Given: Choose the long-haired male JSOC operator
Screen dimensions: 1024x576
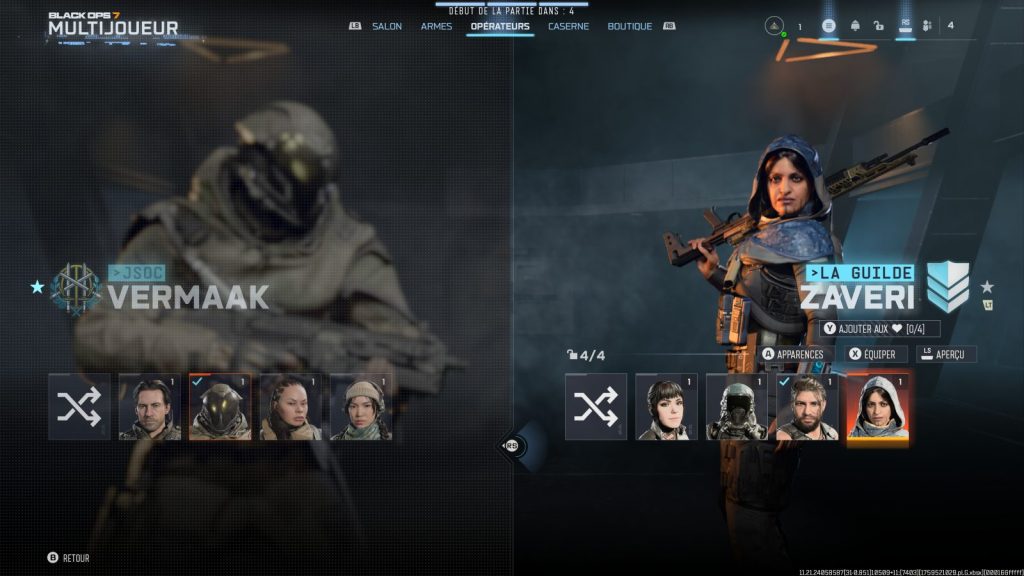Looking at the screenshot, I should click(150, 407).
